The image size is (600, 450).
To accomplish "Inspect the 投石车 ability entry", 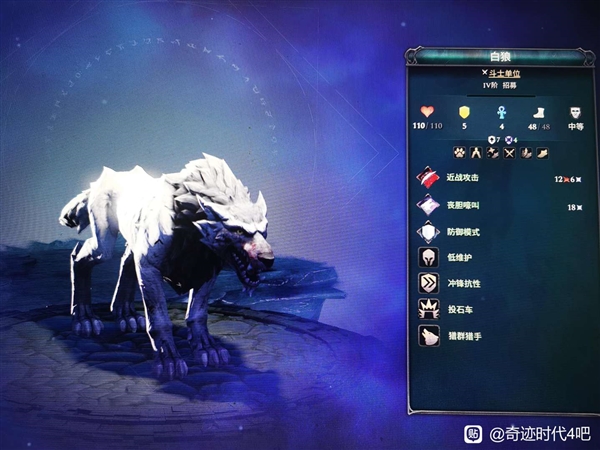I will tap(459, 309).
